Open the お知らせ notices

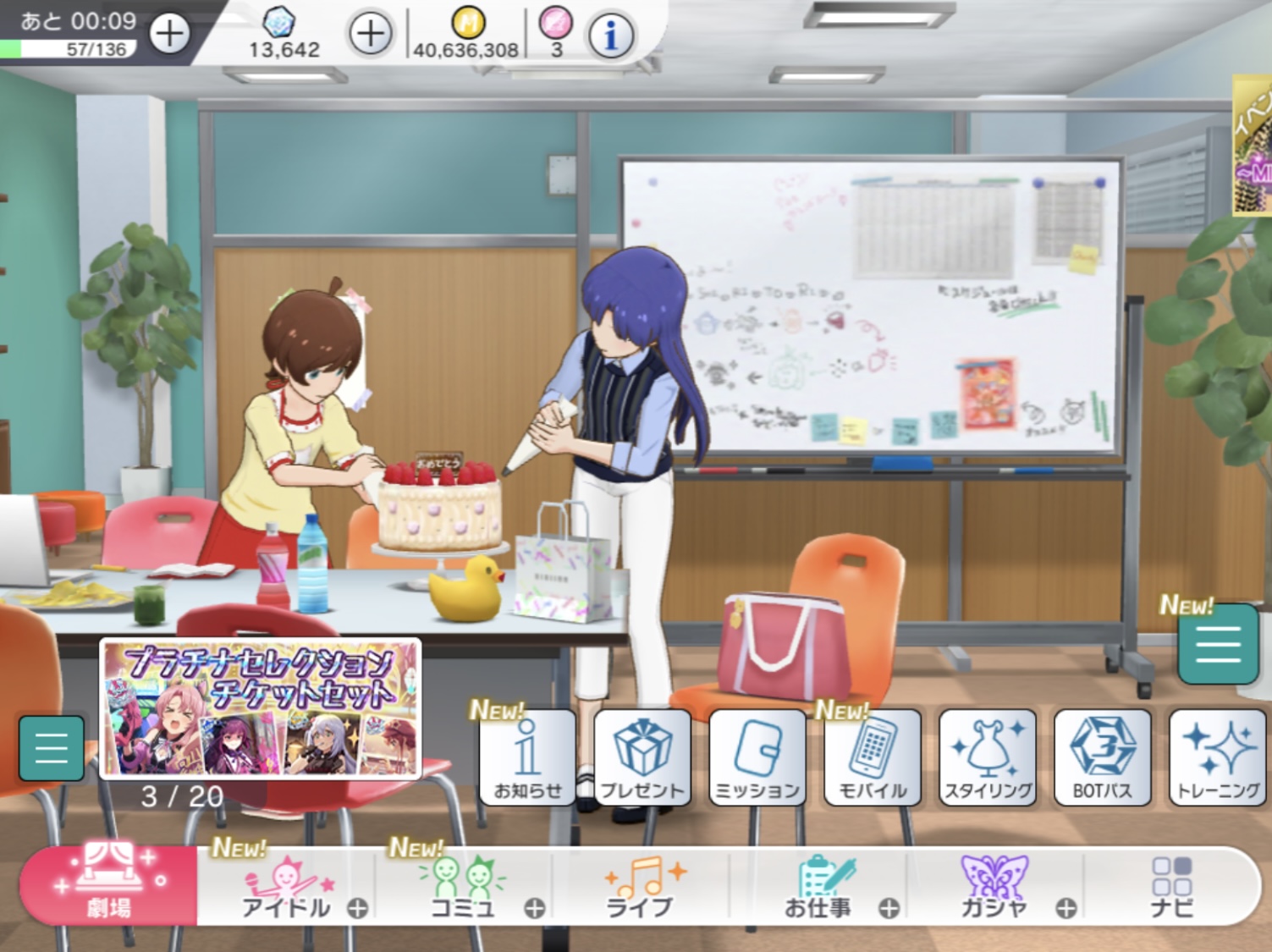point(527,757)
